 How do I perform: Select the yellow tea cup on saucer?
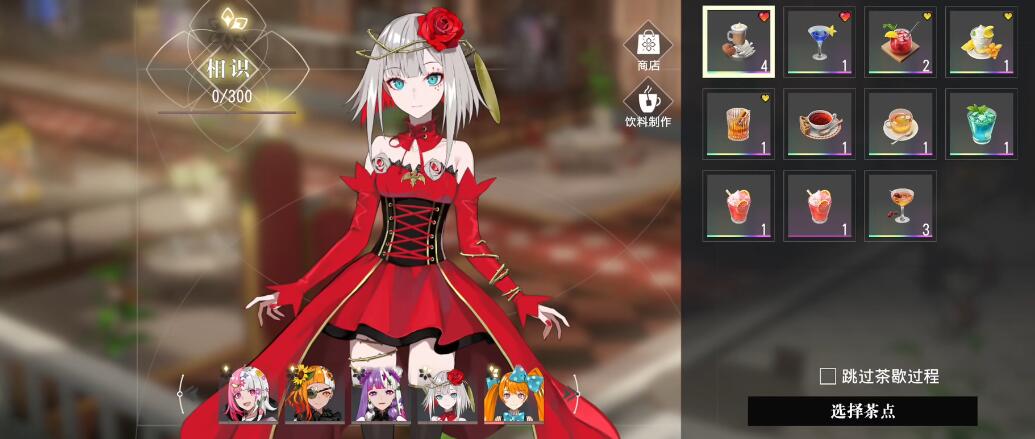(900, 124)
